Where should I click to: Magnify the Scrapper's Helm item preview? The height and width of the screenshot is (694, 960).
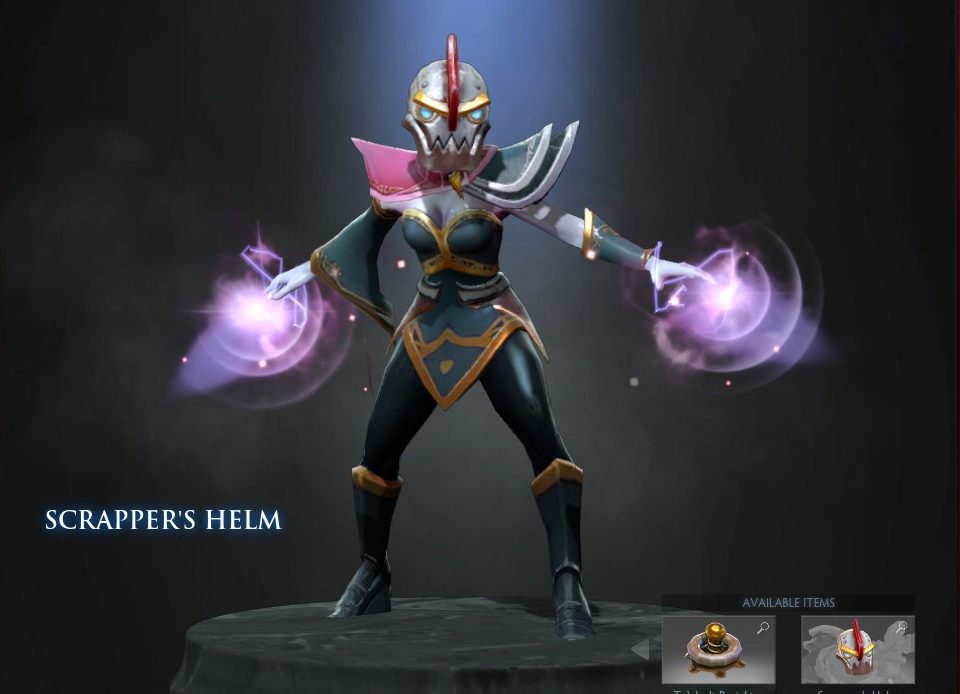[x=902, y=628]
